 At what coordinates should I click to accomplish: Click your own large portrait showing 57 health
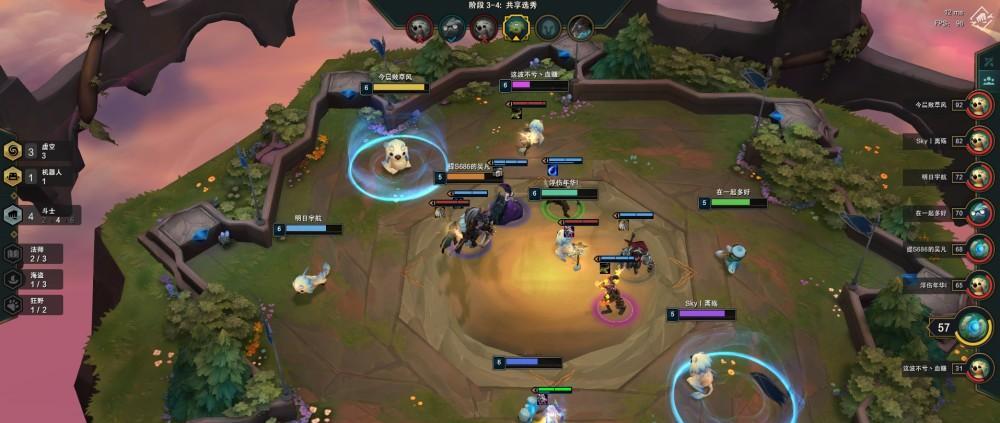pyautogui.click(x=973, y=327)
